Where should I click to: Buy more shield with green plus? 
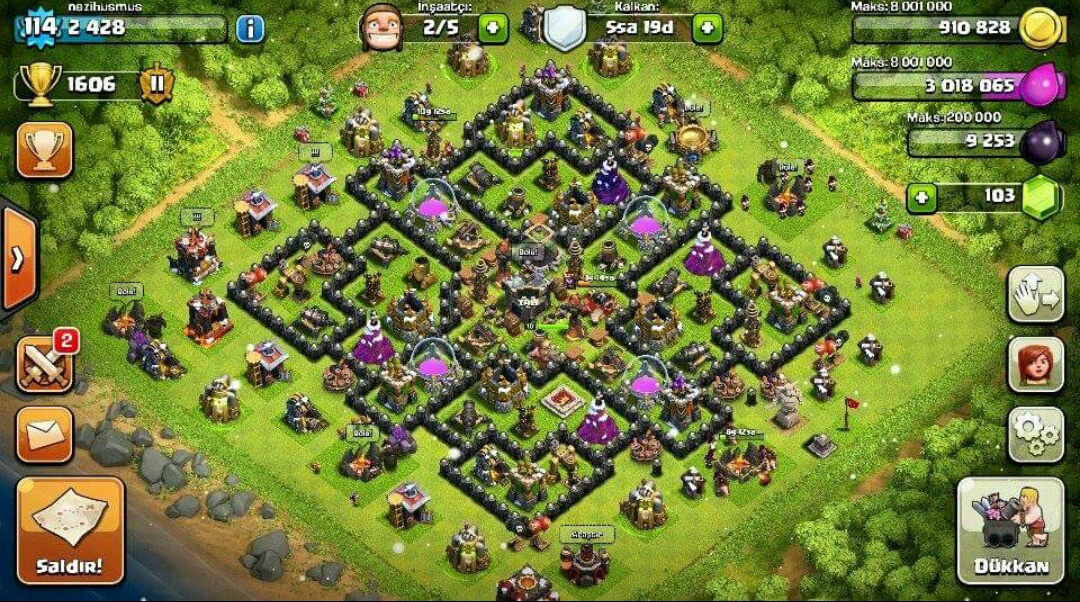(x=706, y=27)
